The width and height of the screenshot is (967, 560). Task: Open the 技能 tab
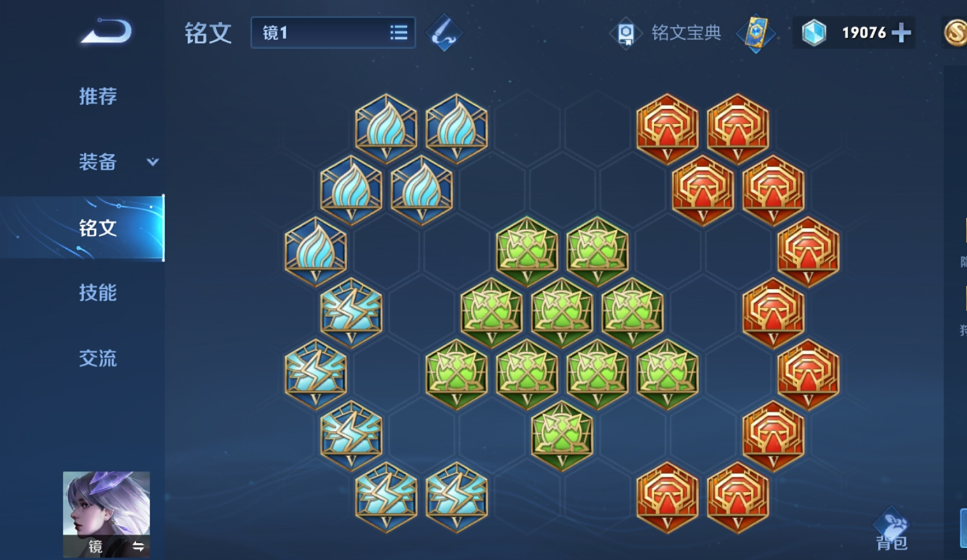coord(98,293)
